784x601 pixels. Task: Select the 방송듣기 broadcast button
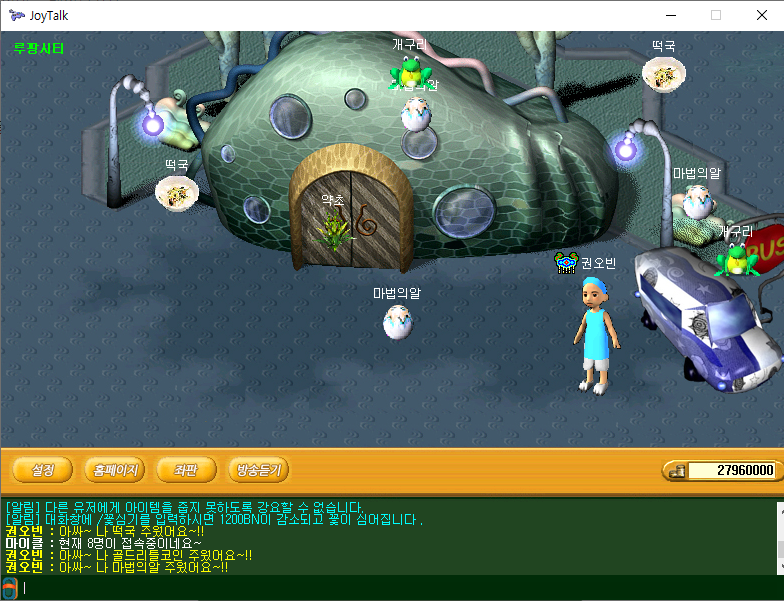[x=258, y=469]
